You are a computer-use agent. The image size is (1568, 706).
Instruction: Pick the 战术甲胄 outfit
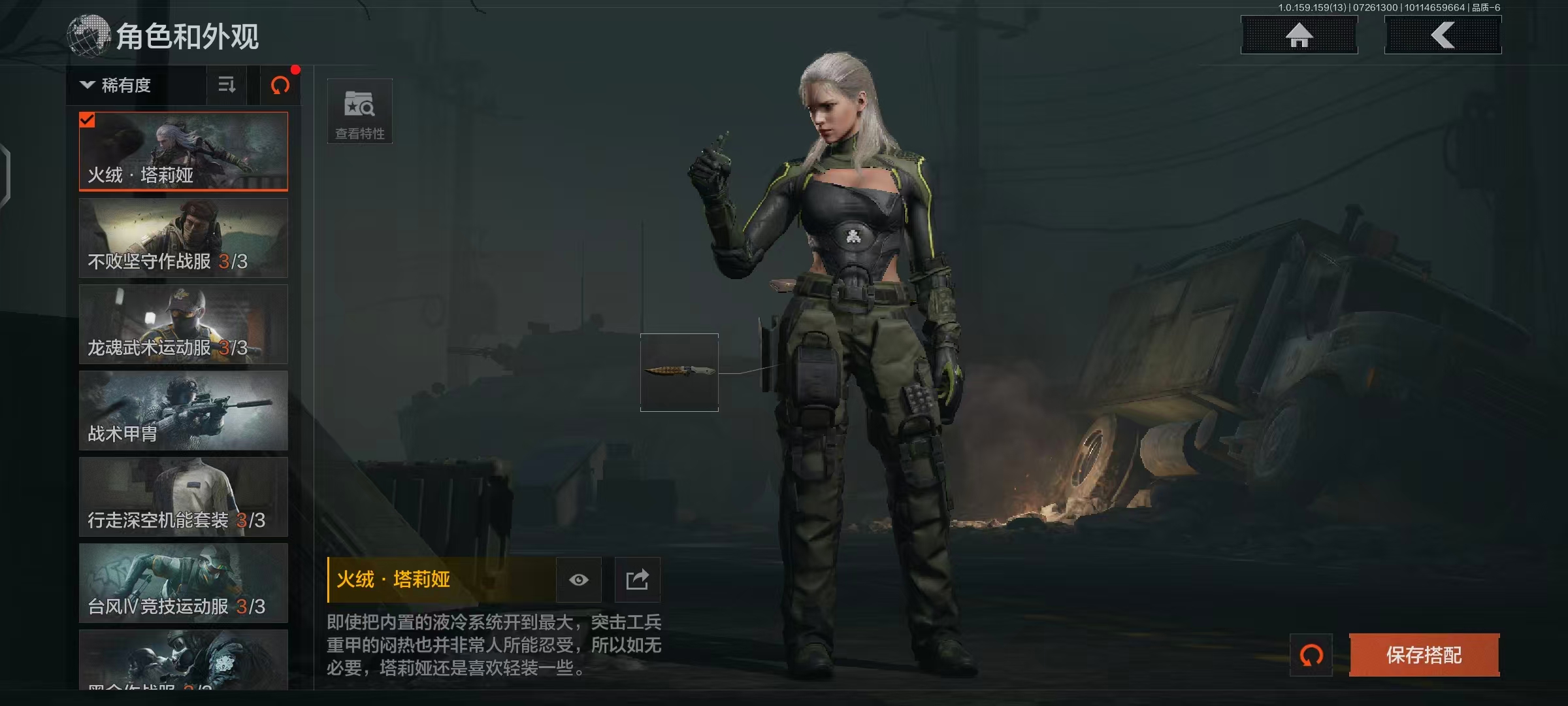pyautogui.click(x=184, y=411)
